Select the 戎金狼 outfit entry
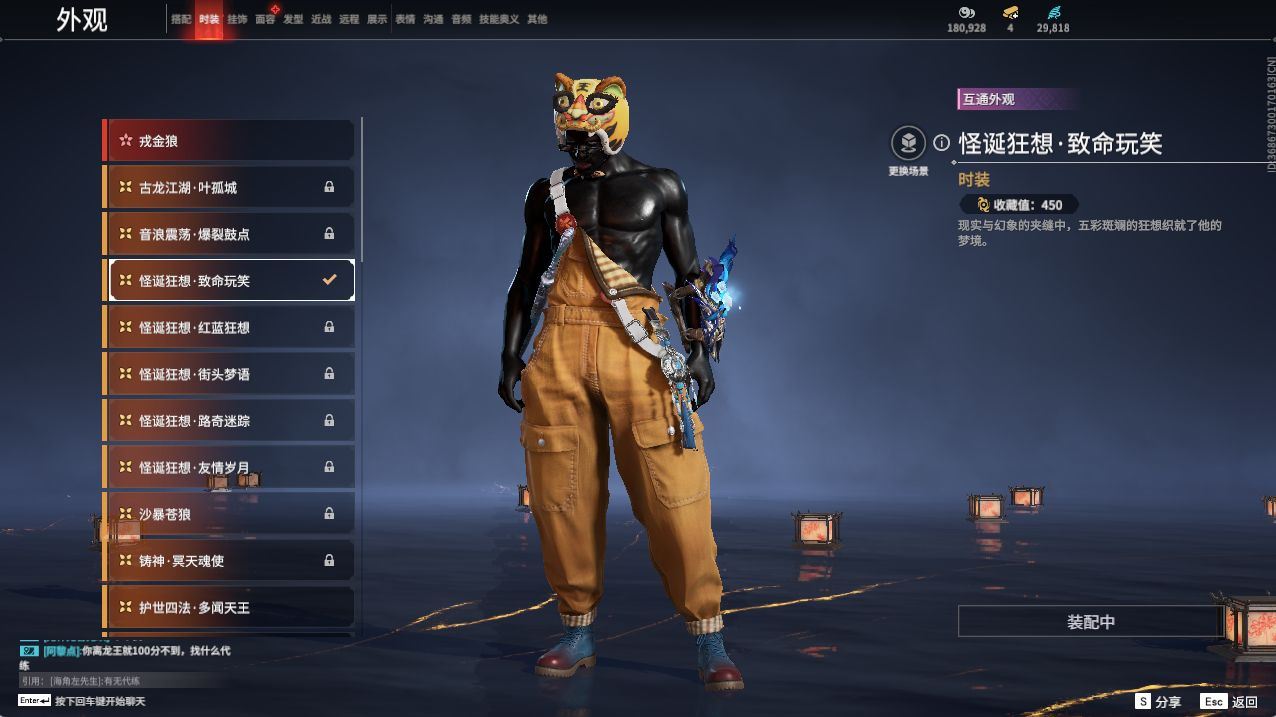Viewport: 1276px width, 717px height. tap(229, 141)
